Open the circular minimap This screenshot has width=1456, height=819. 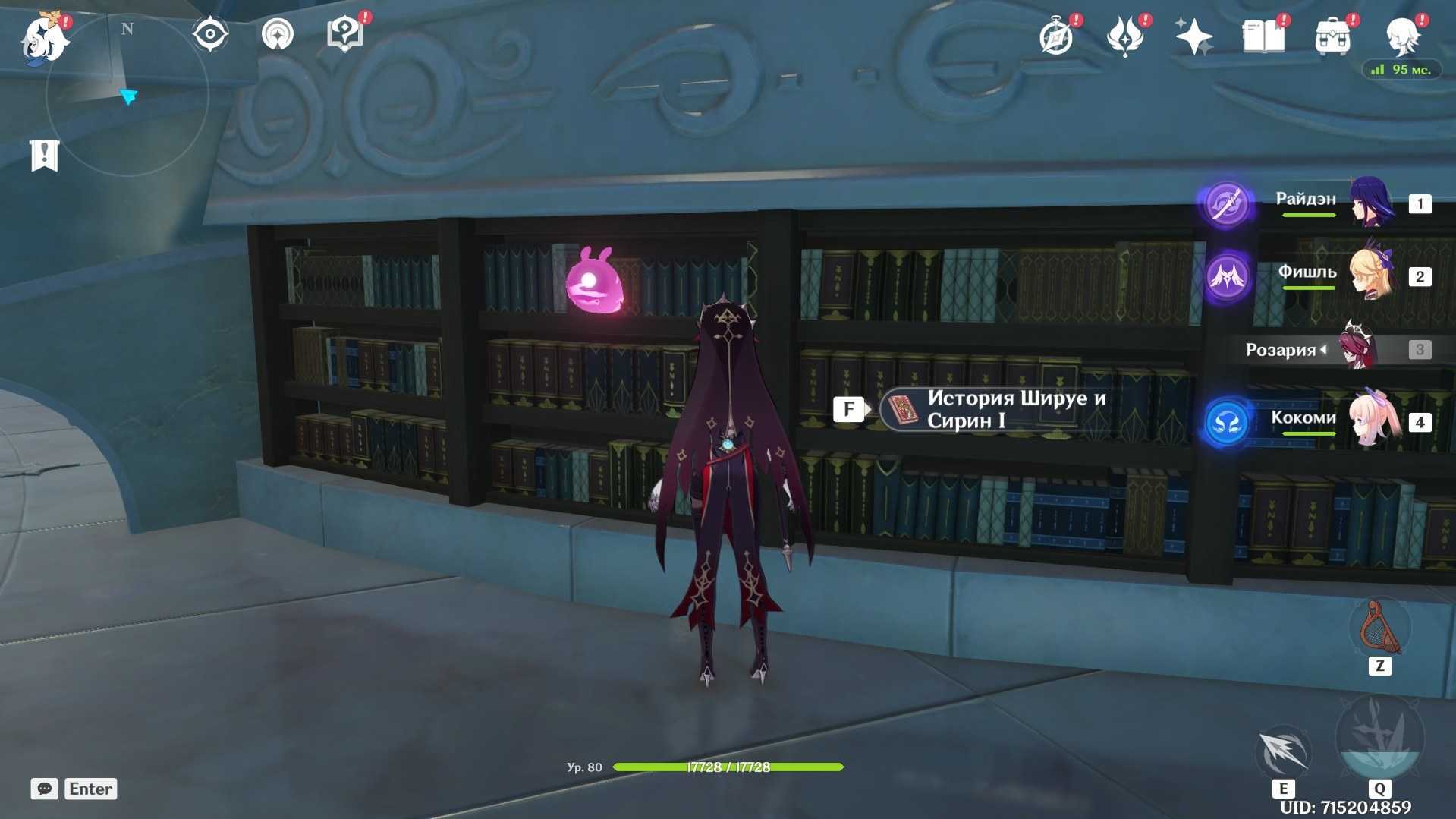pos(127,95)
